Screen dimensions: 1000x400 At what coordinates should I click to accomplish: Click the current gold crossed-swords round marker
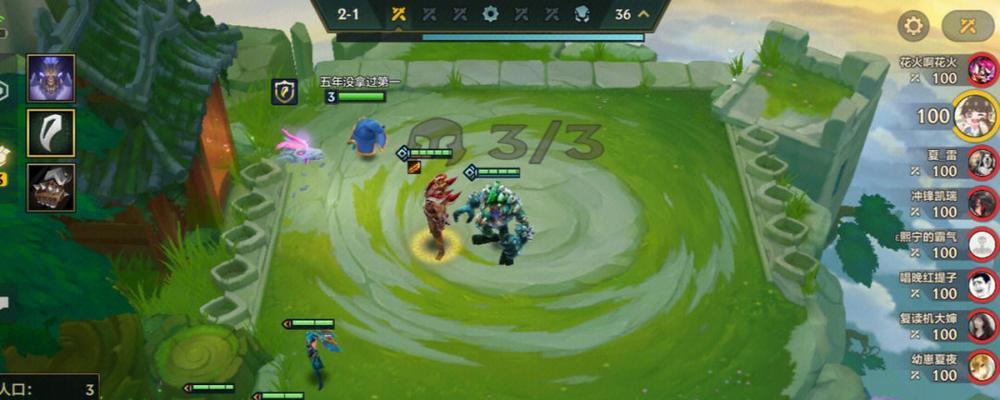pos(398,14)
